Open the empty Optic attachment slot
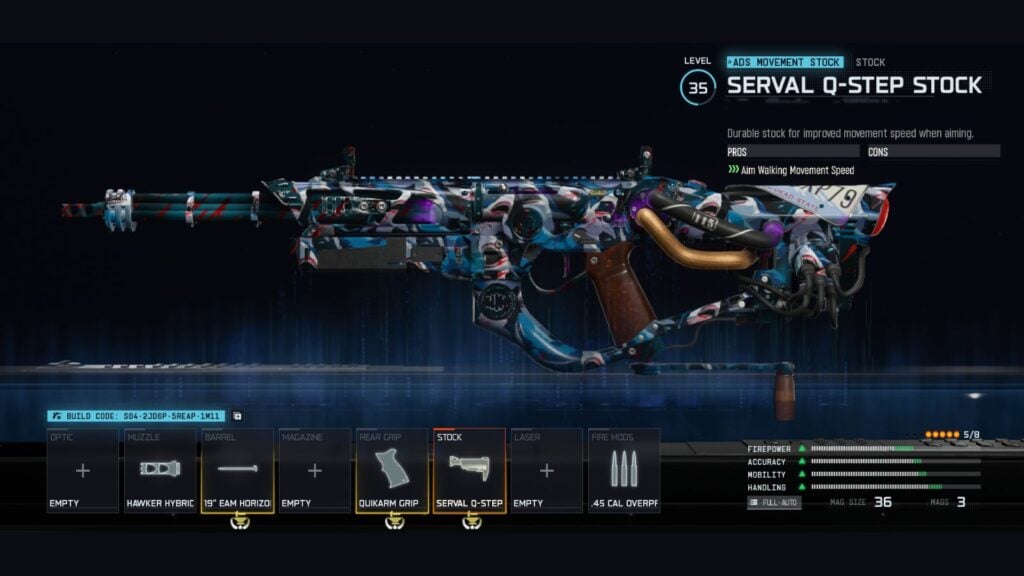The height and width of the screenshot is (576, 1024). 83,470
